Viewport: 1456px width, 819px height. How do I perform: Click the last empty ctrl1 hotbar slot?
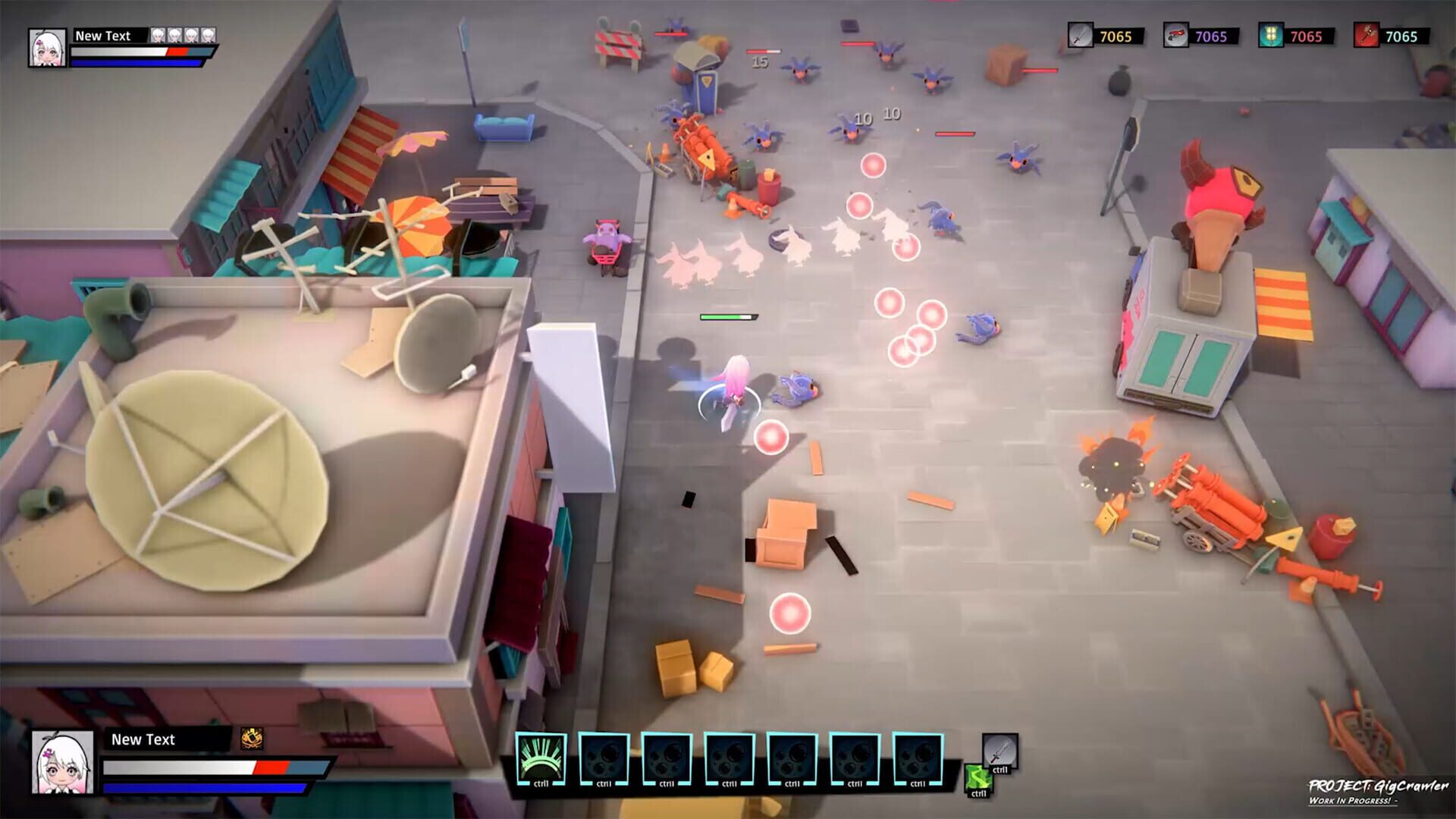[916, 758]
